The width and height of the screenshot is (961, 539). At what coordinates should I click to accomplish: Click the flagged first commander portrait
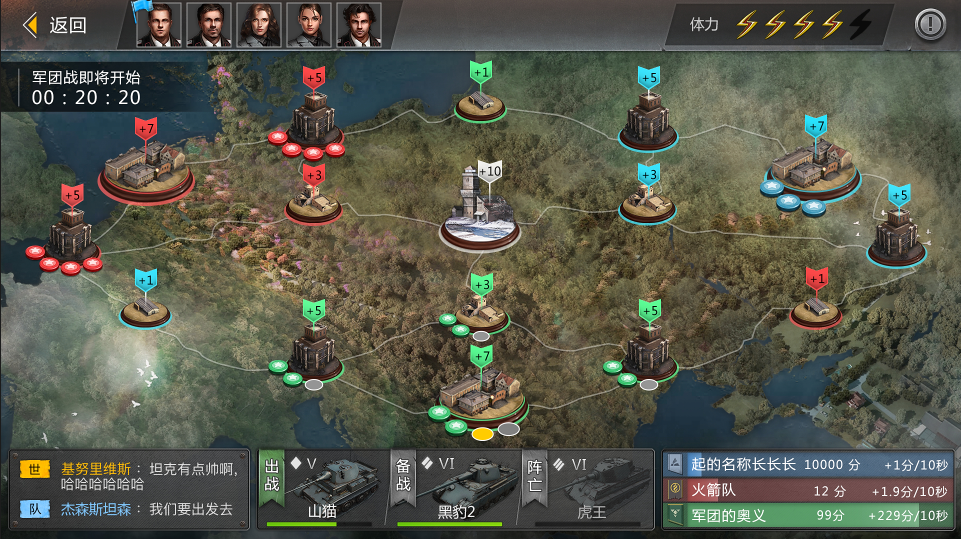[x=159, y=25]
